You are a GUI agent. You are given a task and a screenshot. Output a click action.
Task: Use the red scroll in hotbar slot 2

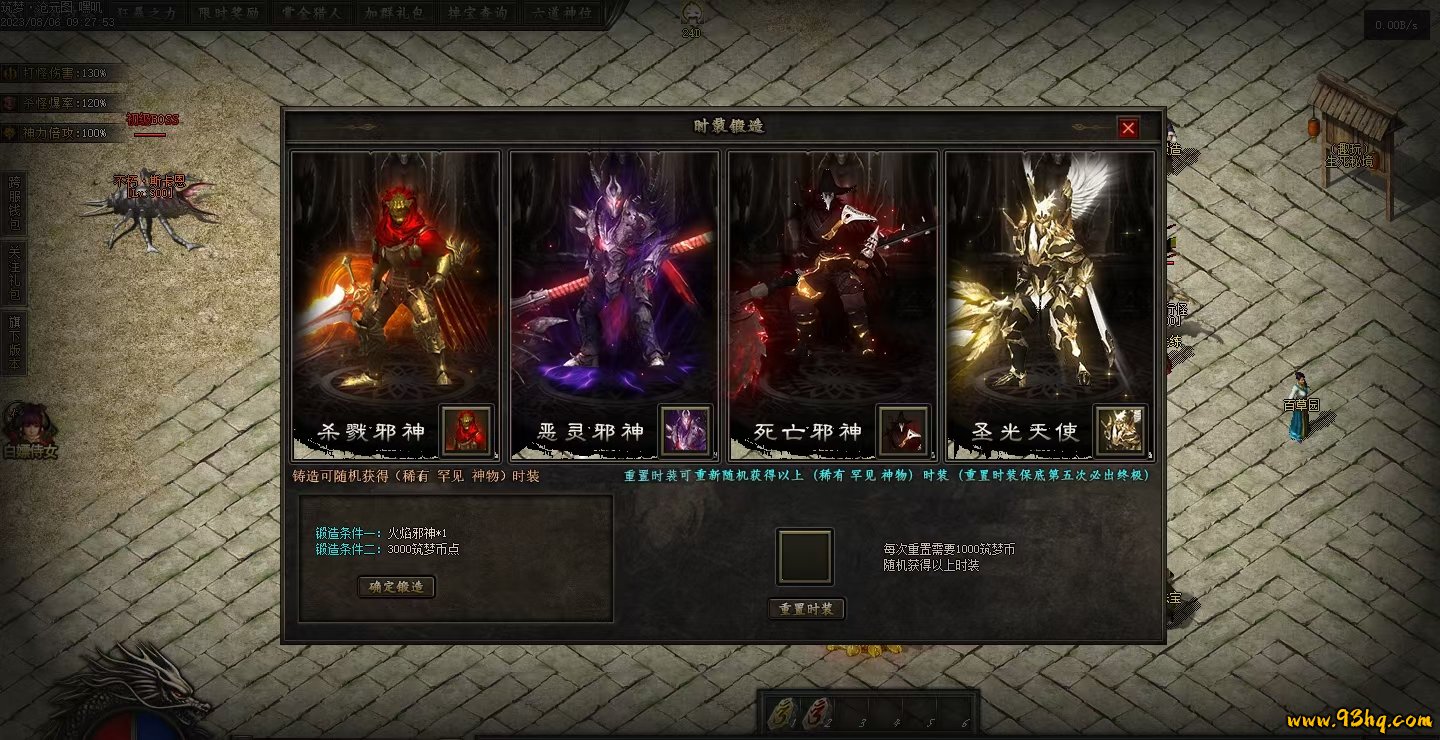(817, 713)
